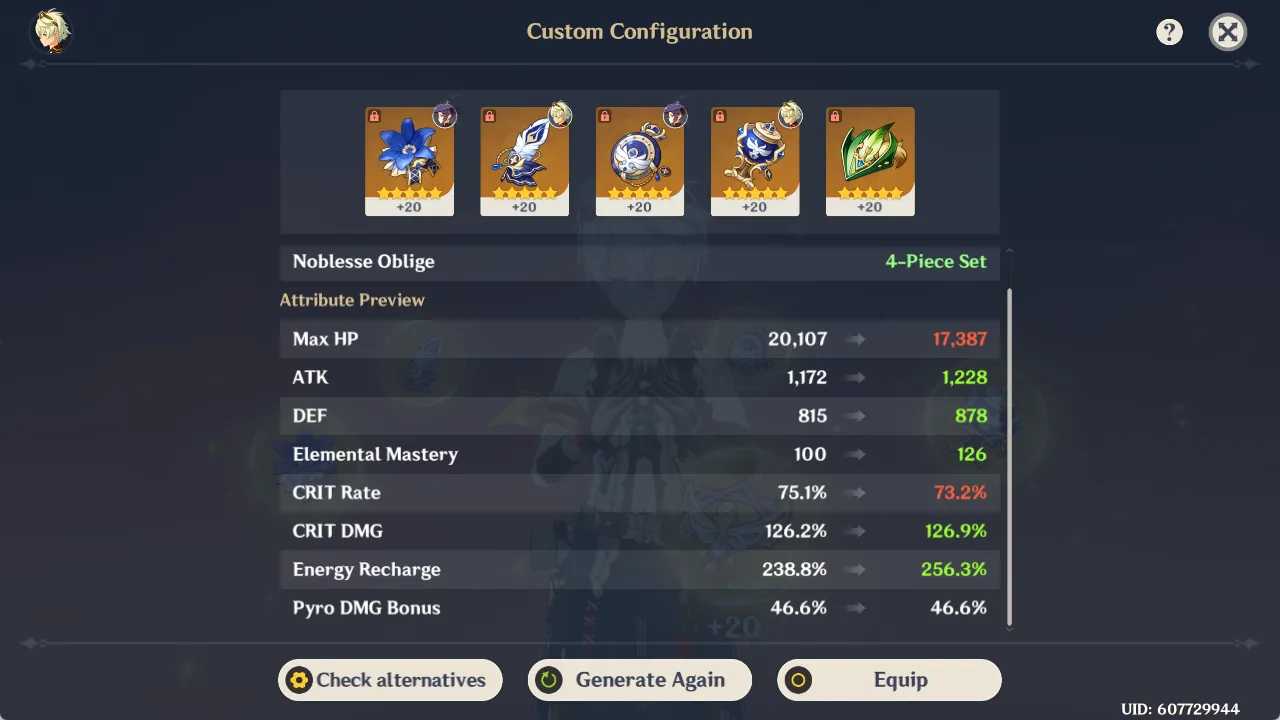This screenshot has width=1280, height=720.
Task: Toggle the lock on the sands artifact
Action: pos(604,116)
